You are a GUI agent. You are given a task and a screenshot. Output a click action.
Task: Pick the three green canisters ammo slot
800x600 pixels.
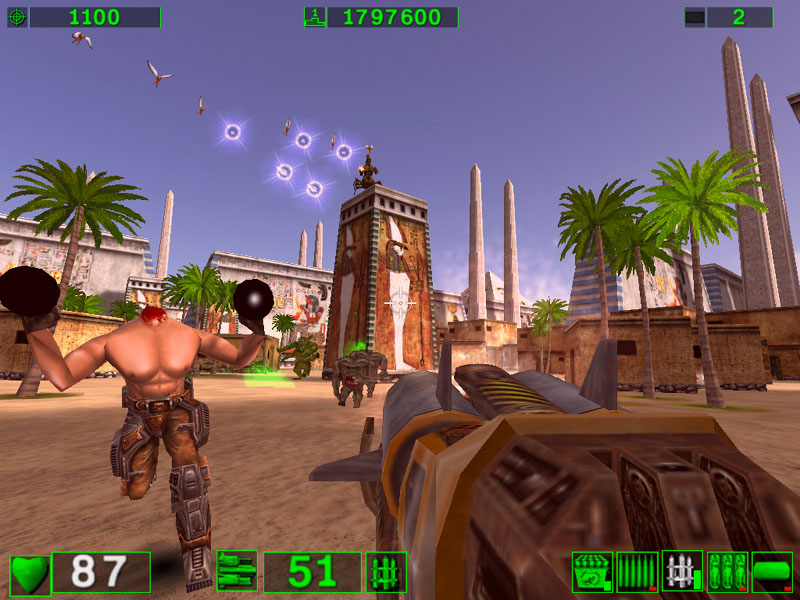(x=727, y=572)
